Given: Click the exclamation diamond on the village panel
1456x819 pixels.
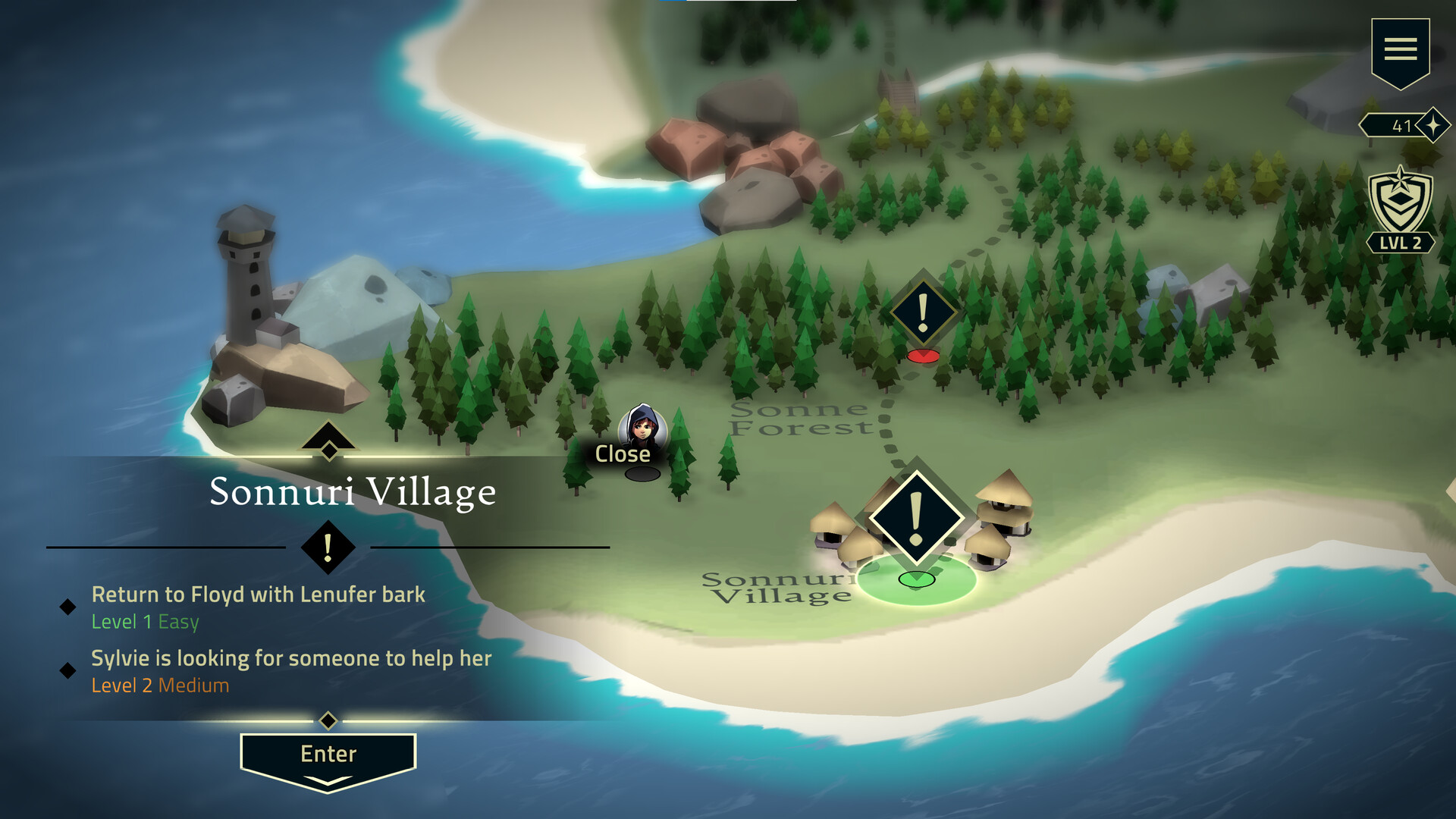Looking at the screenshot, I should pyautogui.click(x=327, y=548).
